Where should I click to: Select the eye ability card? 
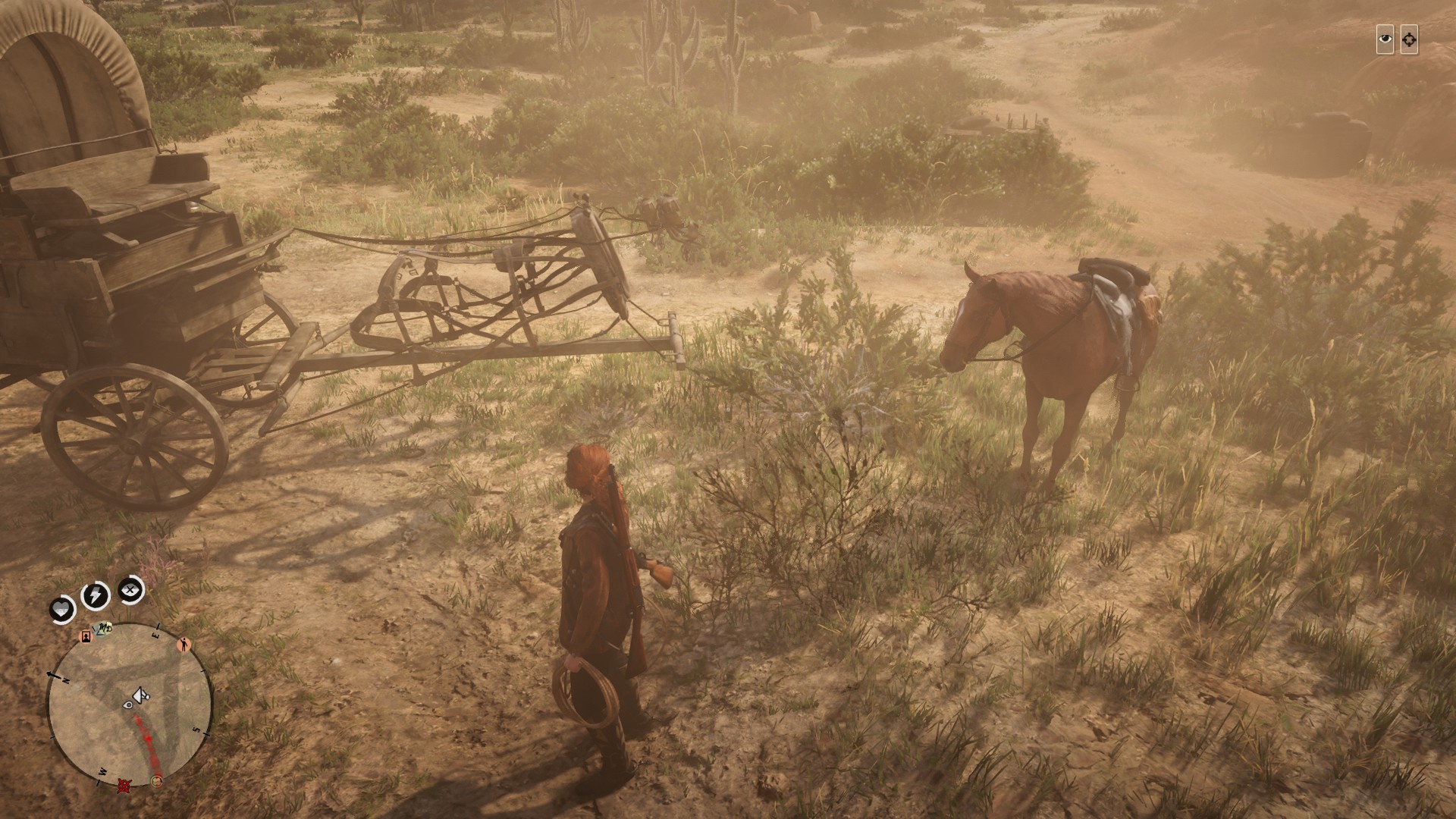click(x=1385, y=40)
